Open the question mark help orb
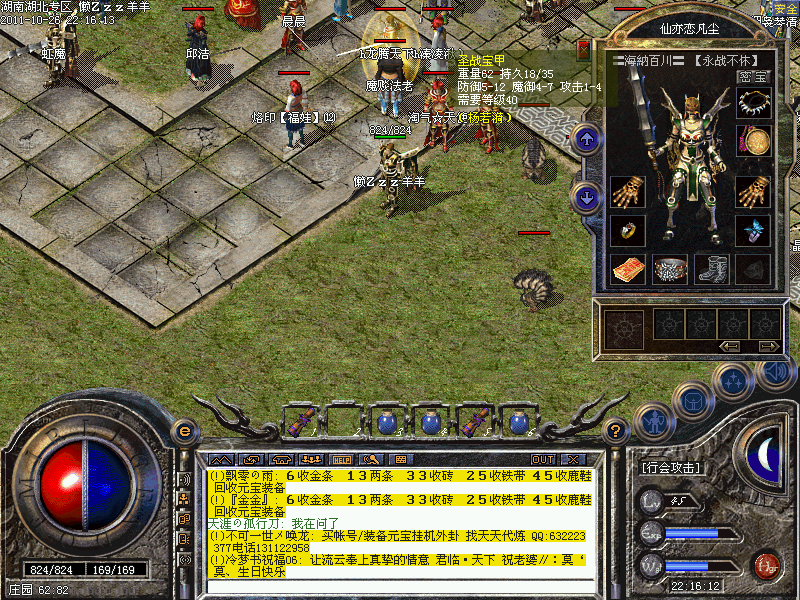 tap(616, 431)
